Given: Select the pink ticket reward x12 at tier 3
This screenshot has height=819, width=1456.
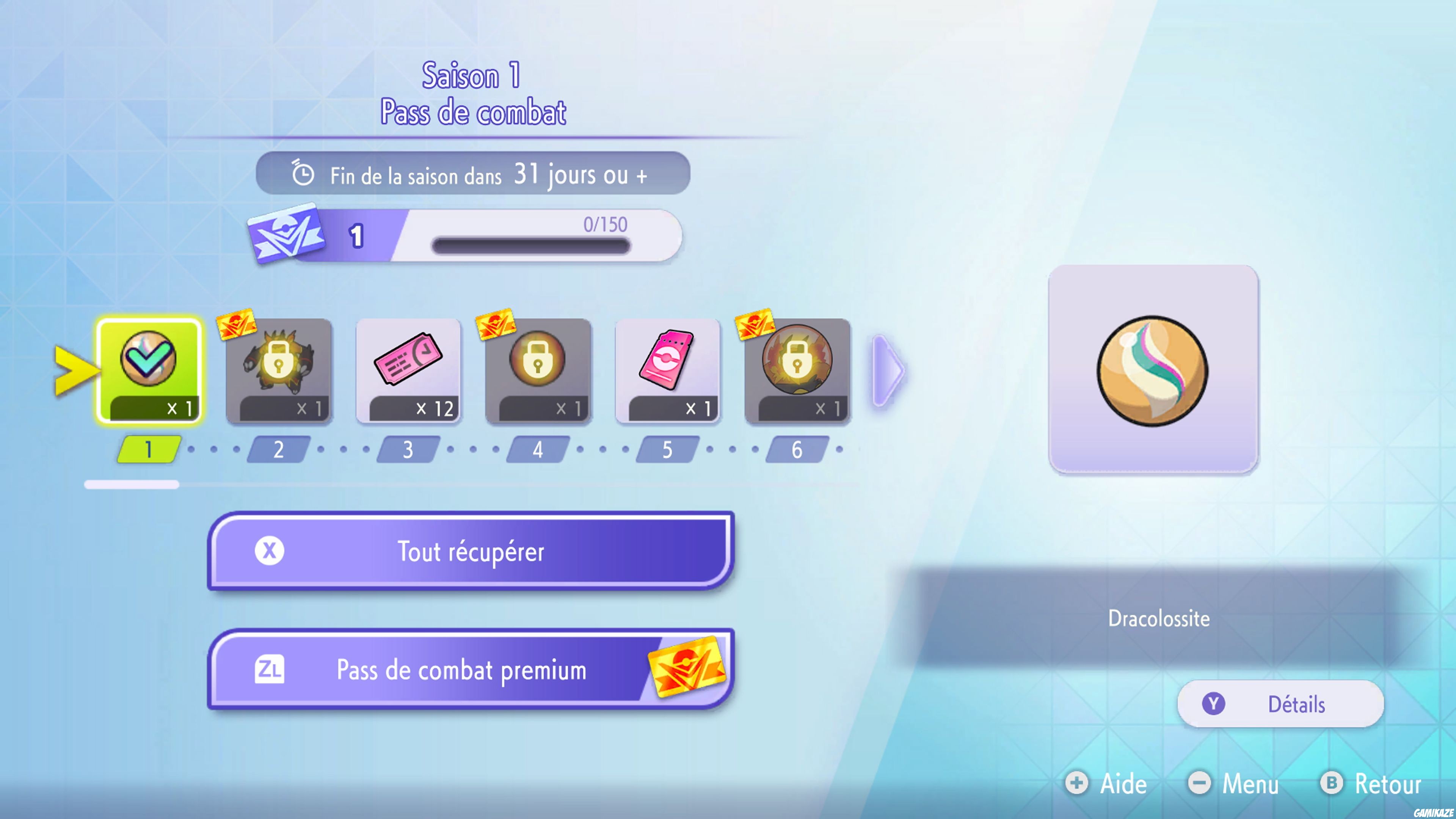Looking at the screenshot, I should (x=408, y=370).
